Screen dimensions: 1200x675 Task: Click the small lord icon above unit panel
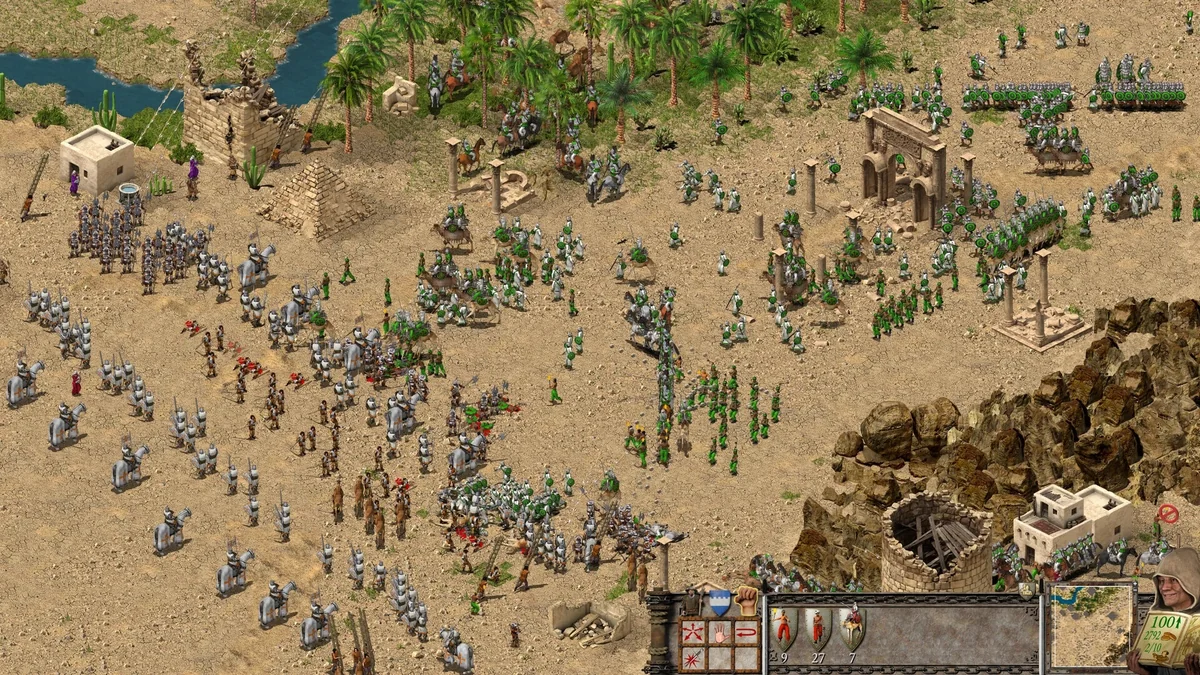coord(1027,590)
